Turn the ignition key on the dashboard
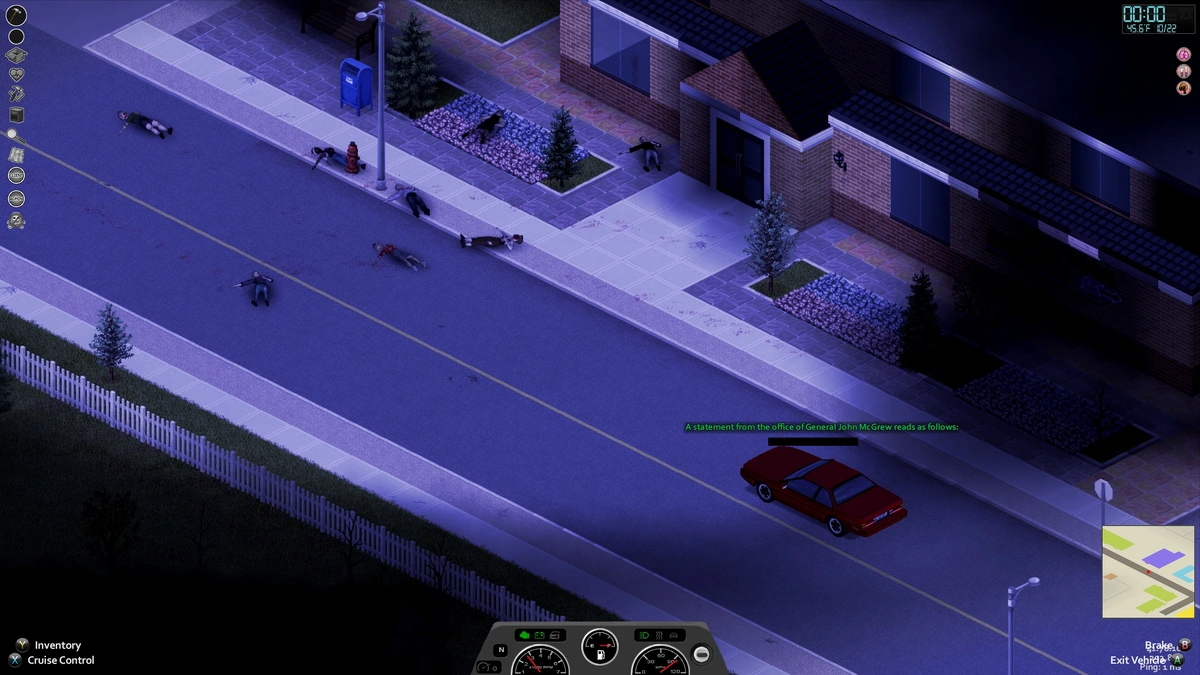This screenshot has height=675, width=1200. [x=702, y=653]
